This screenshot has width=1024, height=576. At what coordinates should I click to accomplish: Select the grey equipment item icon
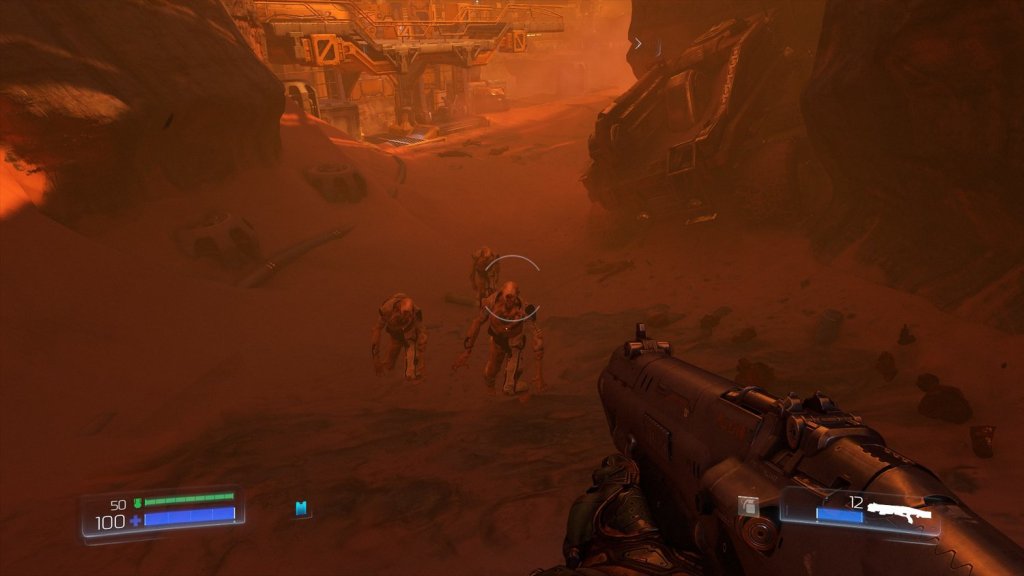tap(747, 507)
